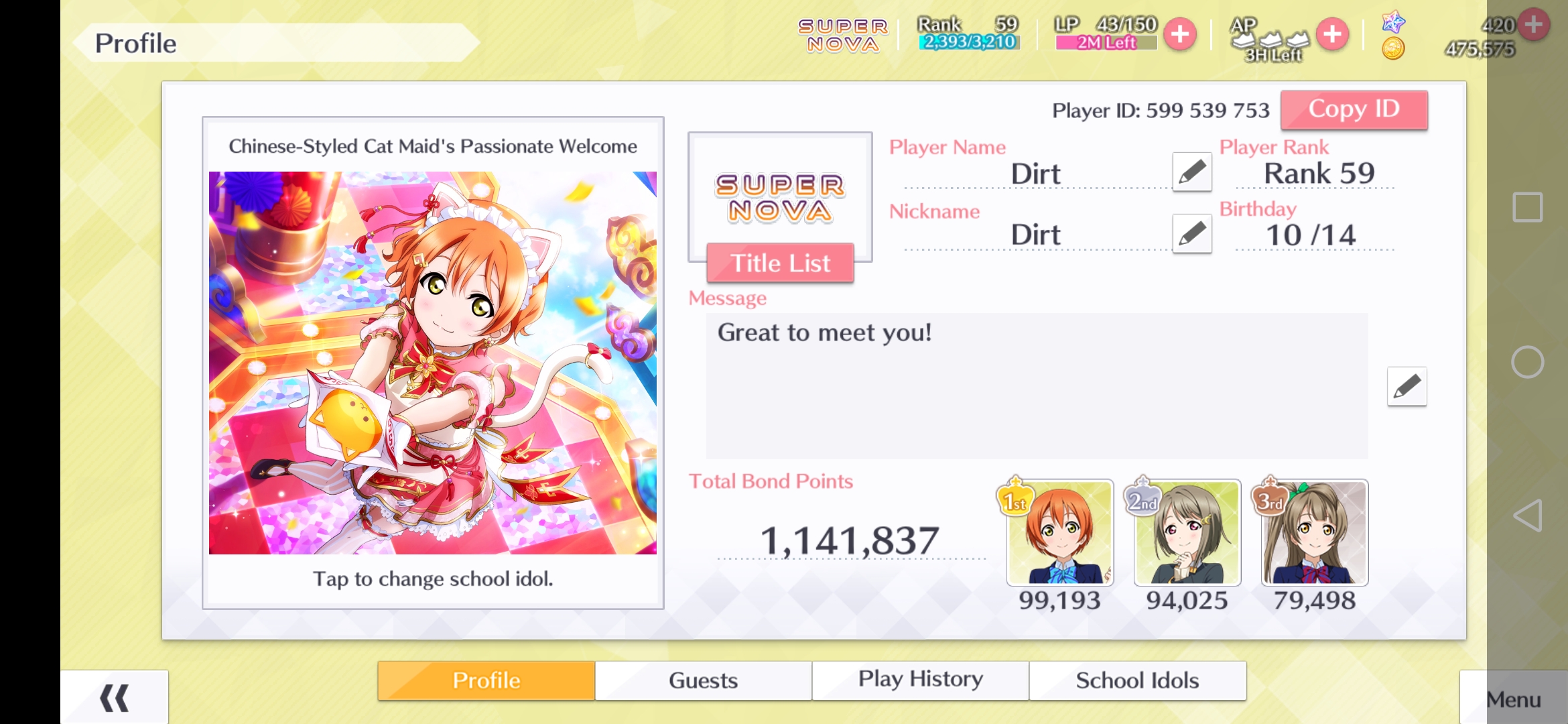1568x724 pixels.
Task: Select the 2nd place bond idol thumbnail
Action: tap(1187, 533)
